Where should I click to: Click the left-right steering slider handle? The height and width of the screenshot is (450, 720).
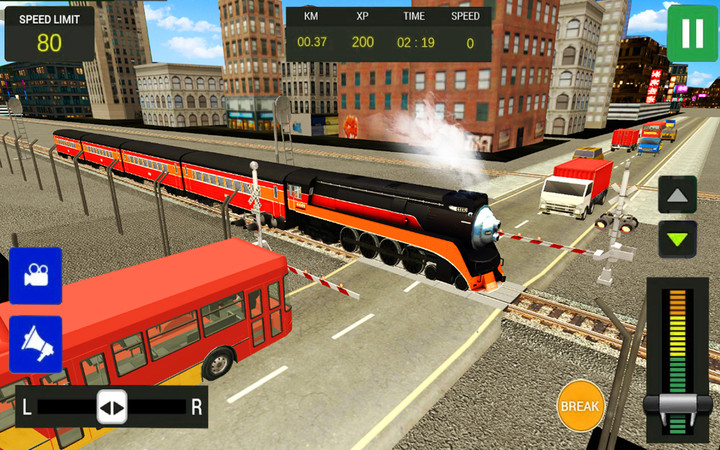click(x=111, y=407)
